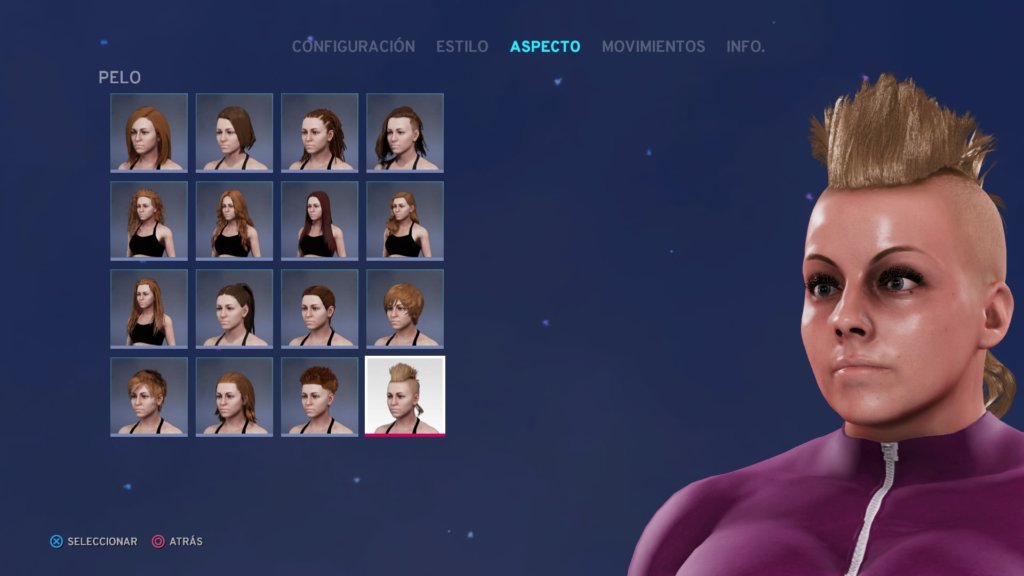Choose the highlighted blonde mohawk hairstyle

pyautogui.click(x=405, y=396)
